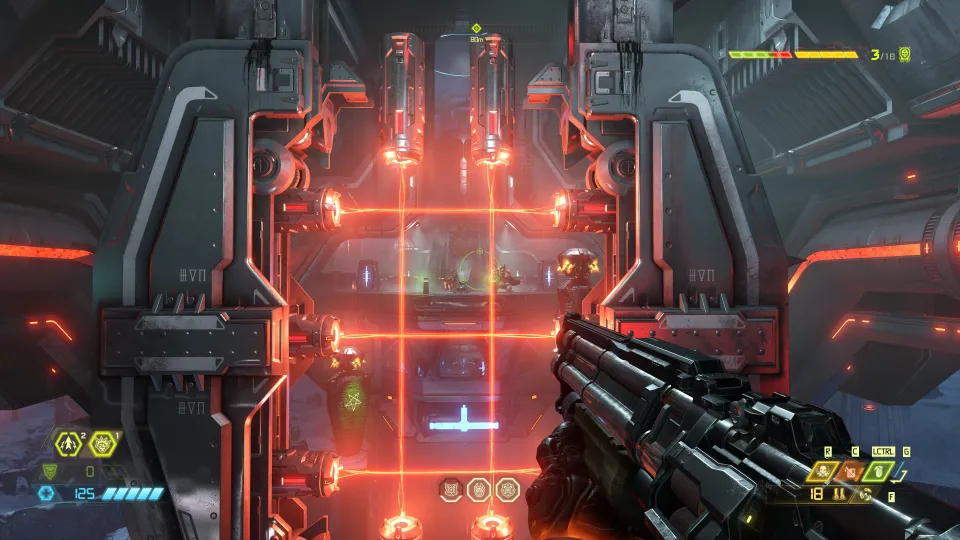The width and height of the screenshot is (960, 540).
Task: Select the chainsaw equipment icon
Action: pyautogui.click(x=822, y=470)
